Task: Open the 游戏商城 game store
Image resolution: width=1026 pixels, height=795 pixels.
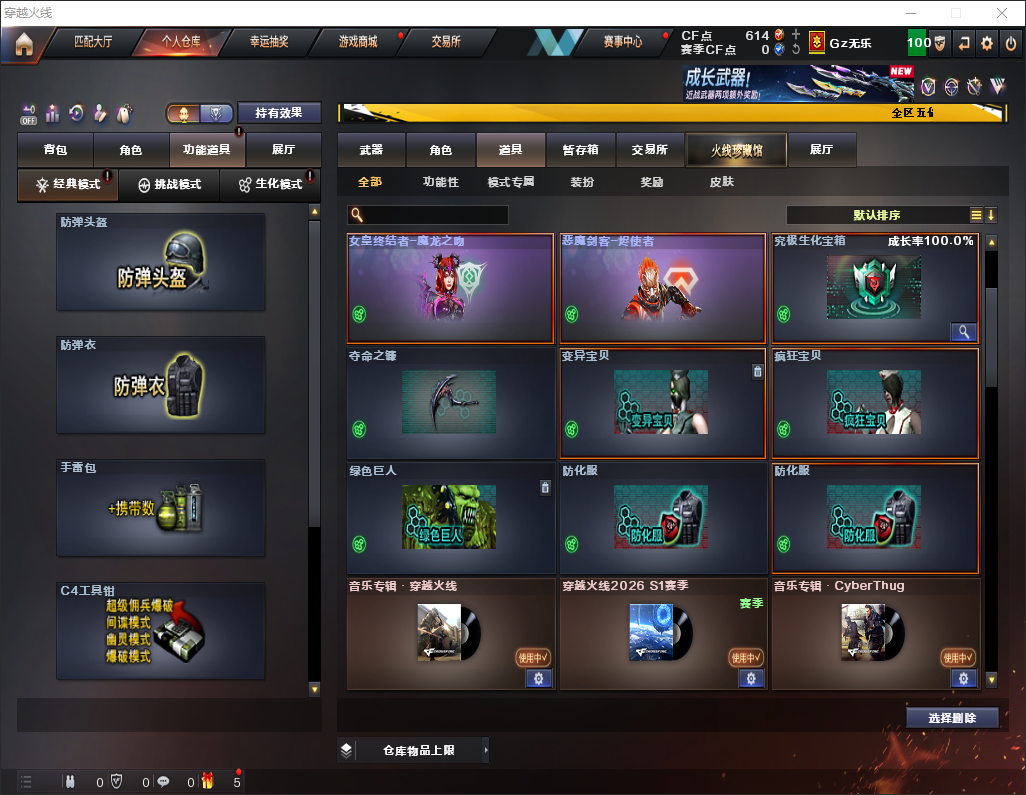Action: pos(357,42)
